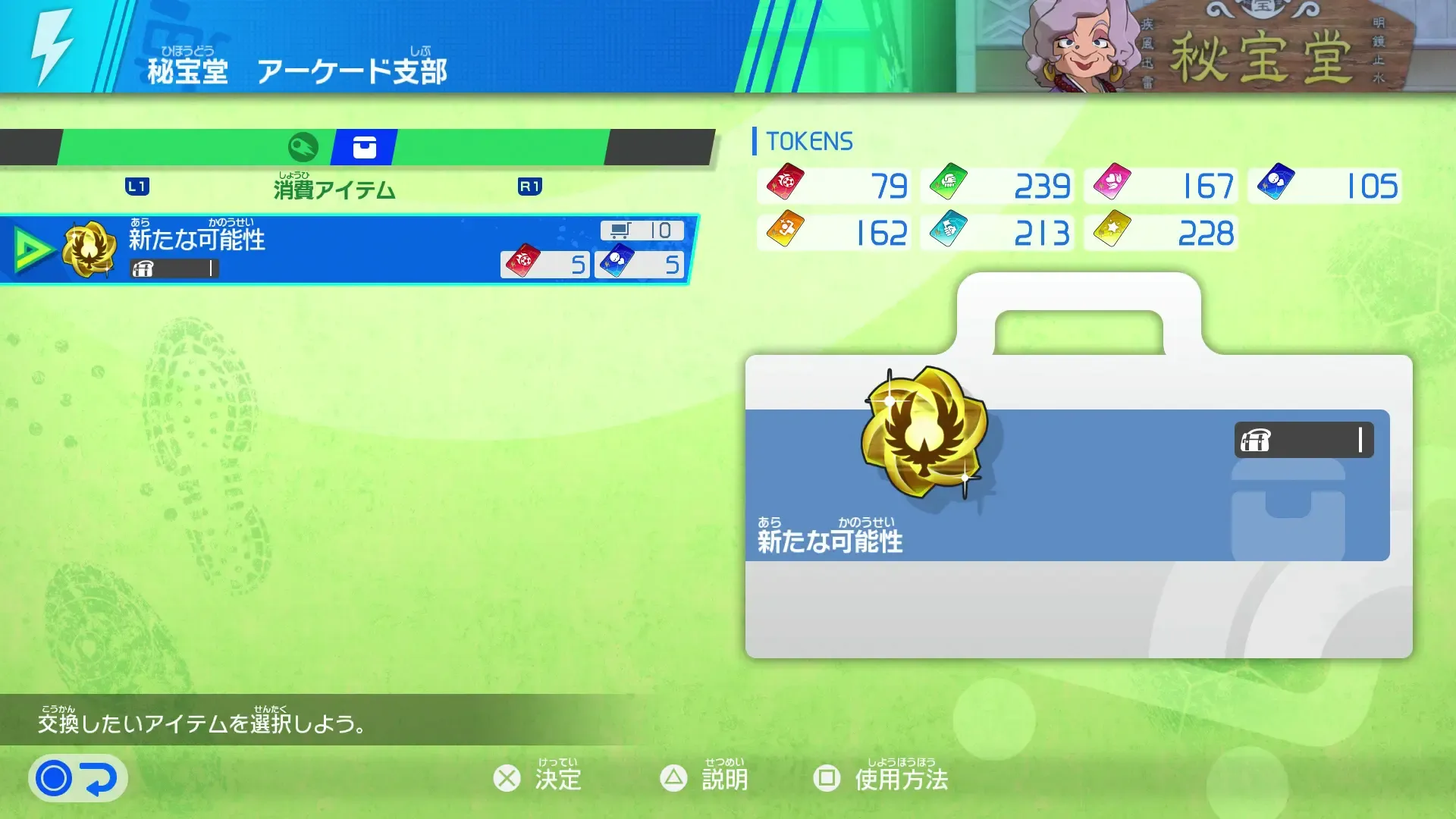Select the ball category icon in the tab bar
The height and width of the screenshot is (819, 1456).
coord(303,148)
